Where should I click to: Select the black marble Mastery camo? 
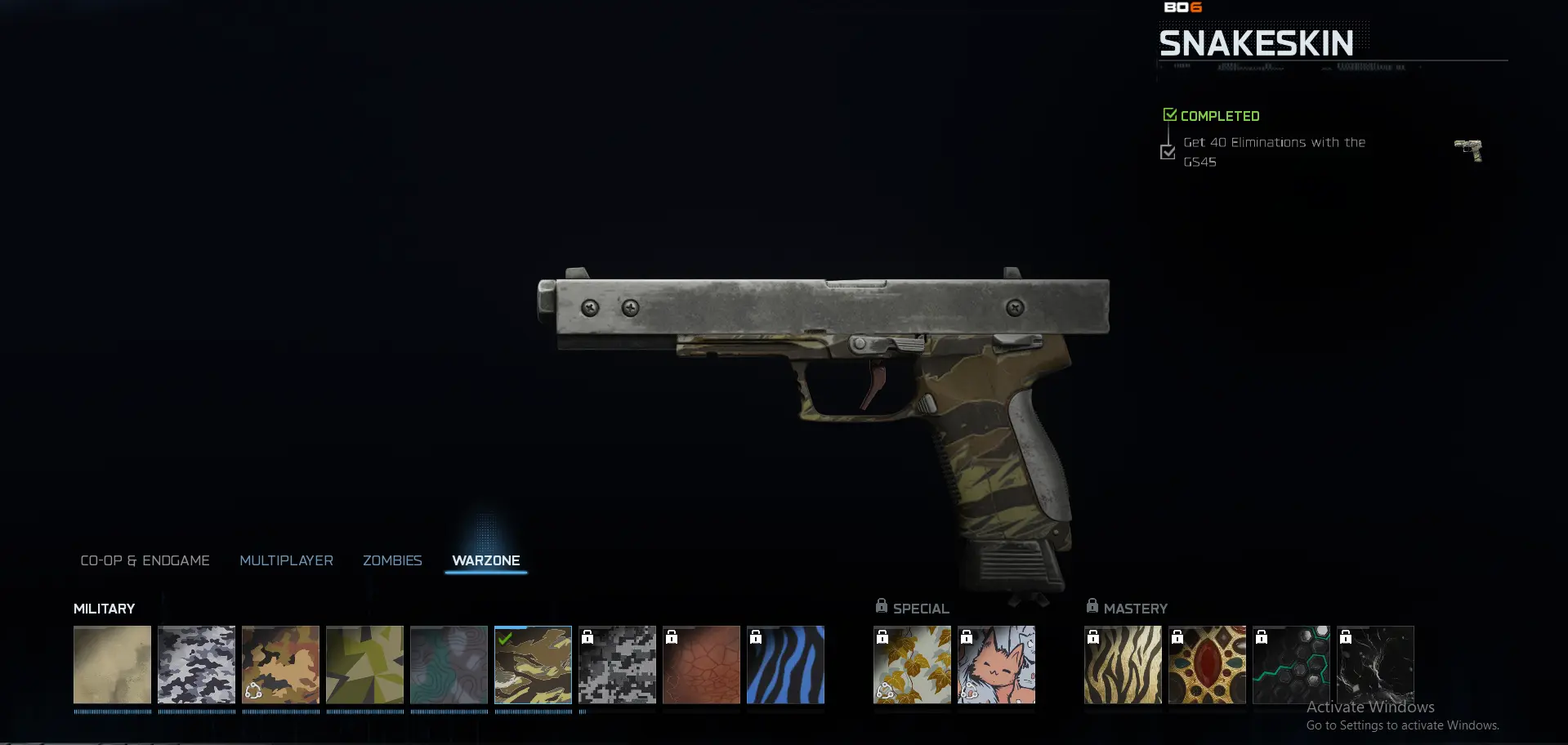point(1376,665)
